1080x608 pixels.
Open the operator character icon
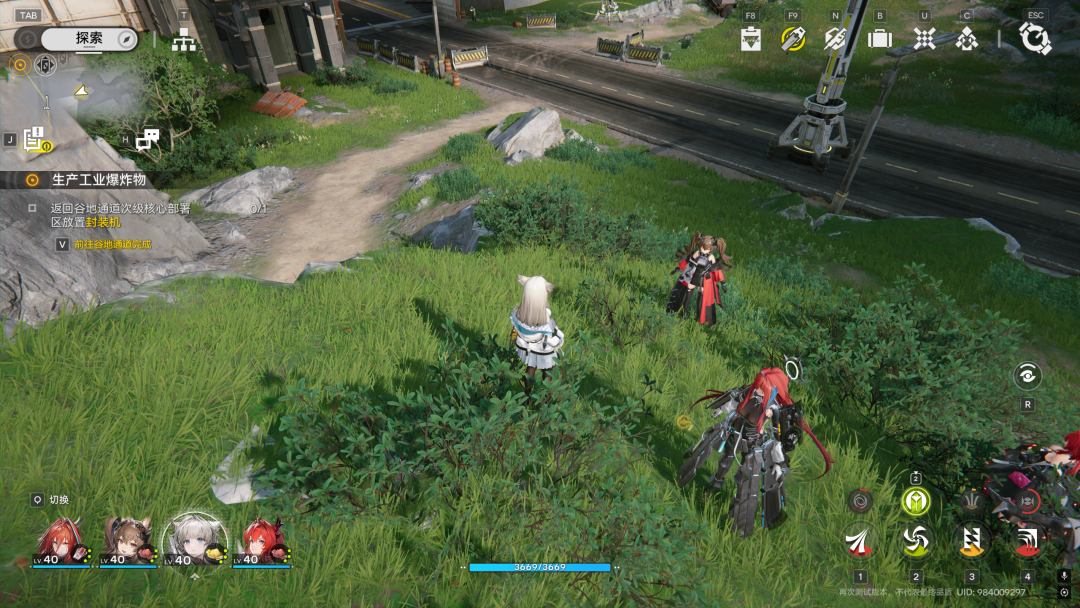click(966, 39)
